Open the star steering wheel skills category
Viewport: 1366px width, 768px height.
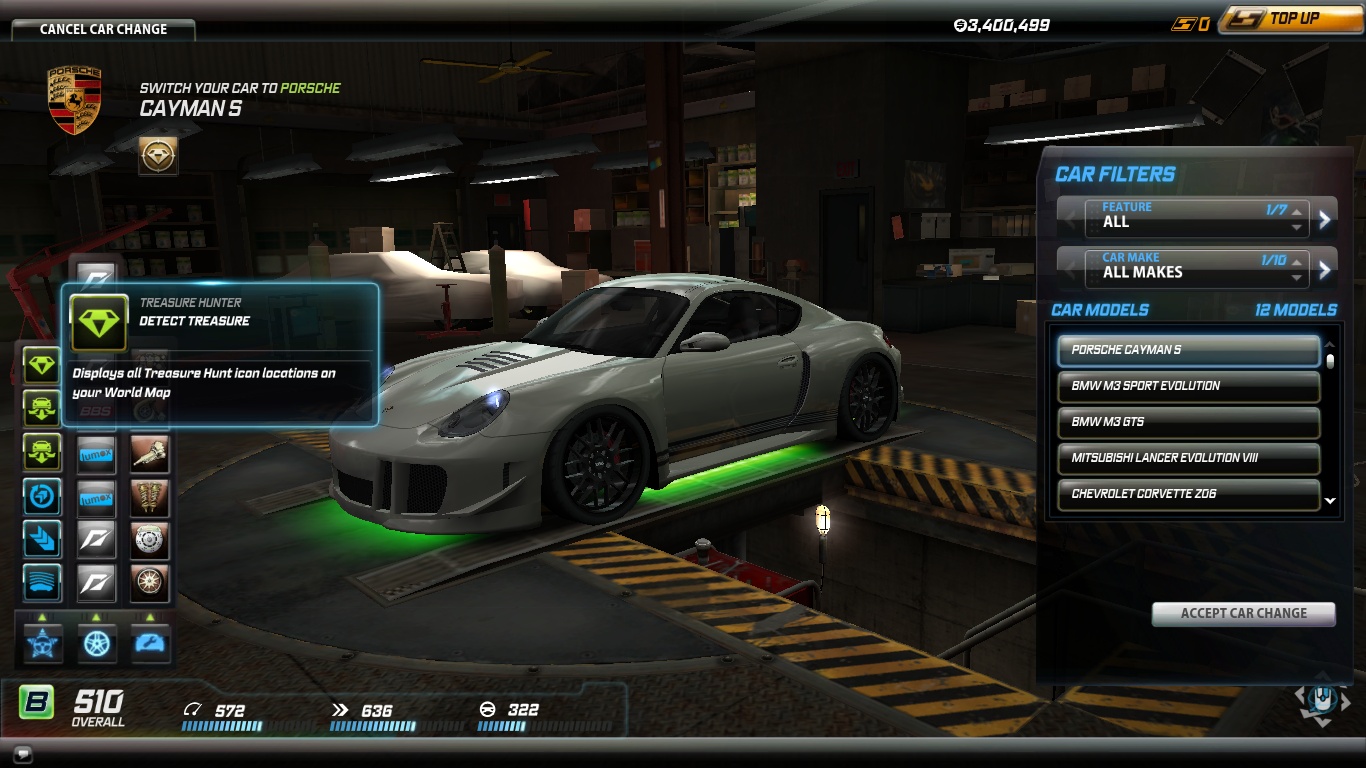pos(42,642)
